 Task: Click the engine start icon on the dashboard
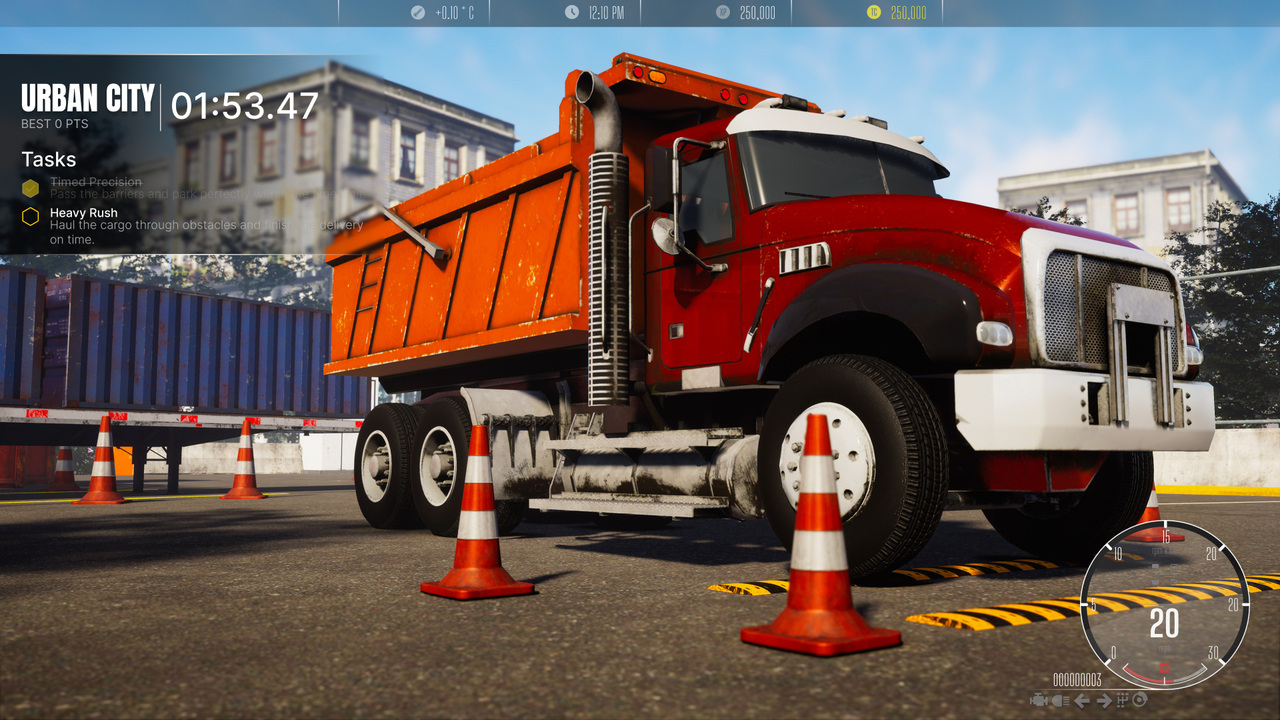1038,701
